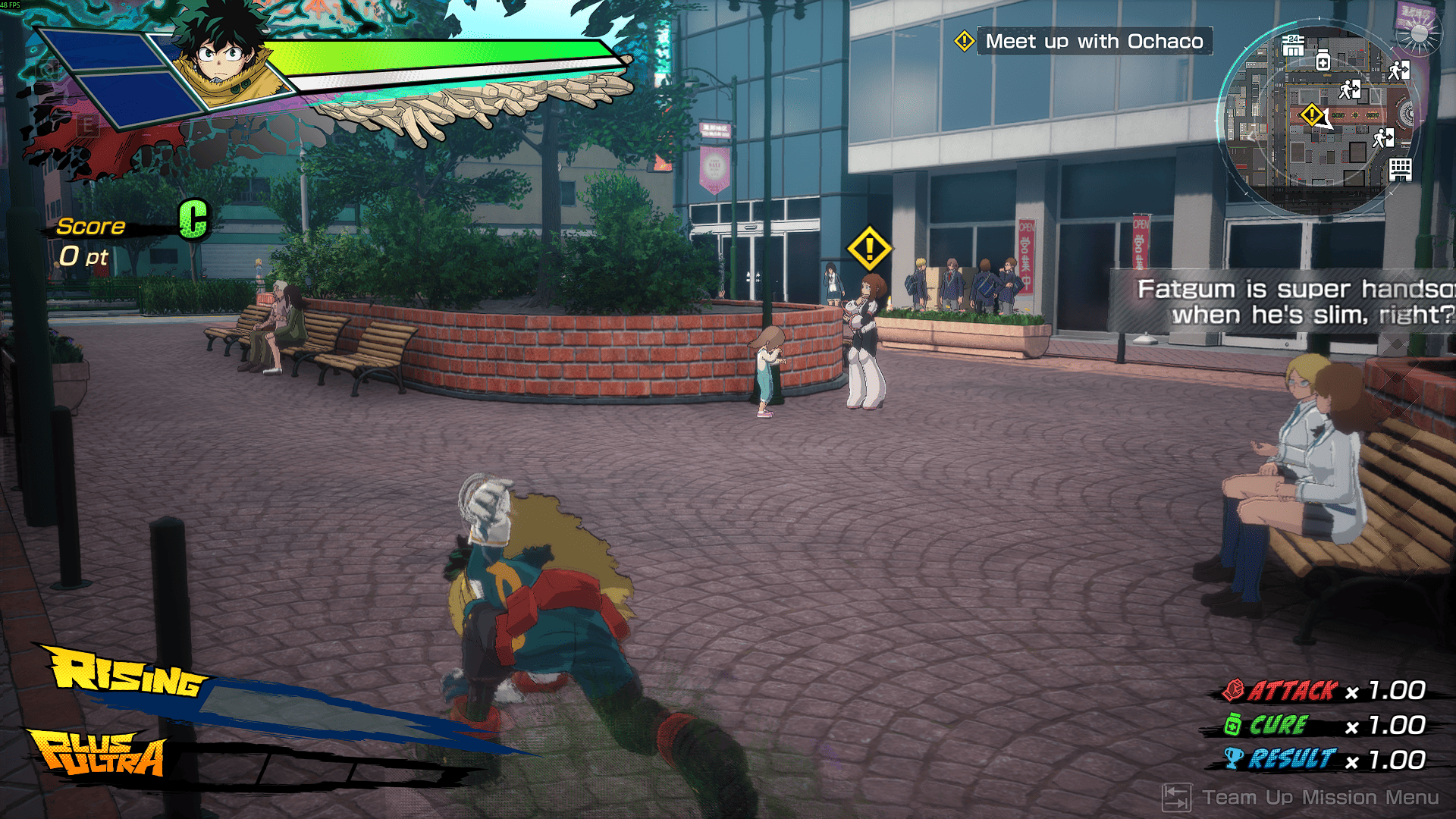Select the medicine bottle icon on the minimap
The height and width of the screenshot is (819, 1456).
click(x=1323, y=61)
